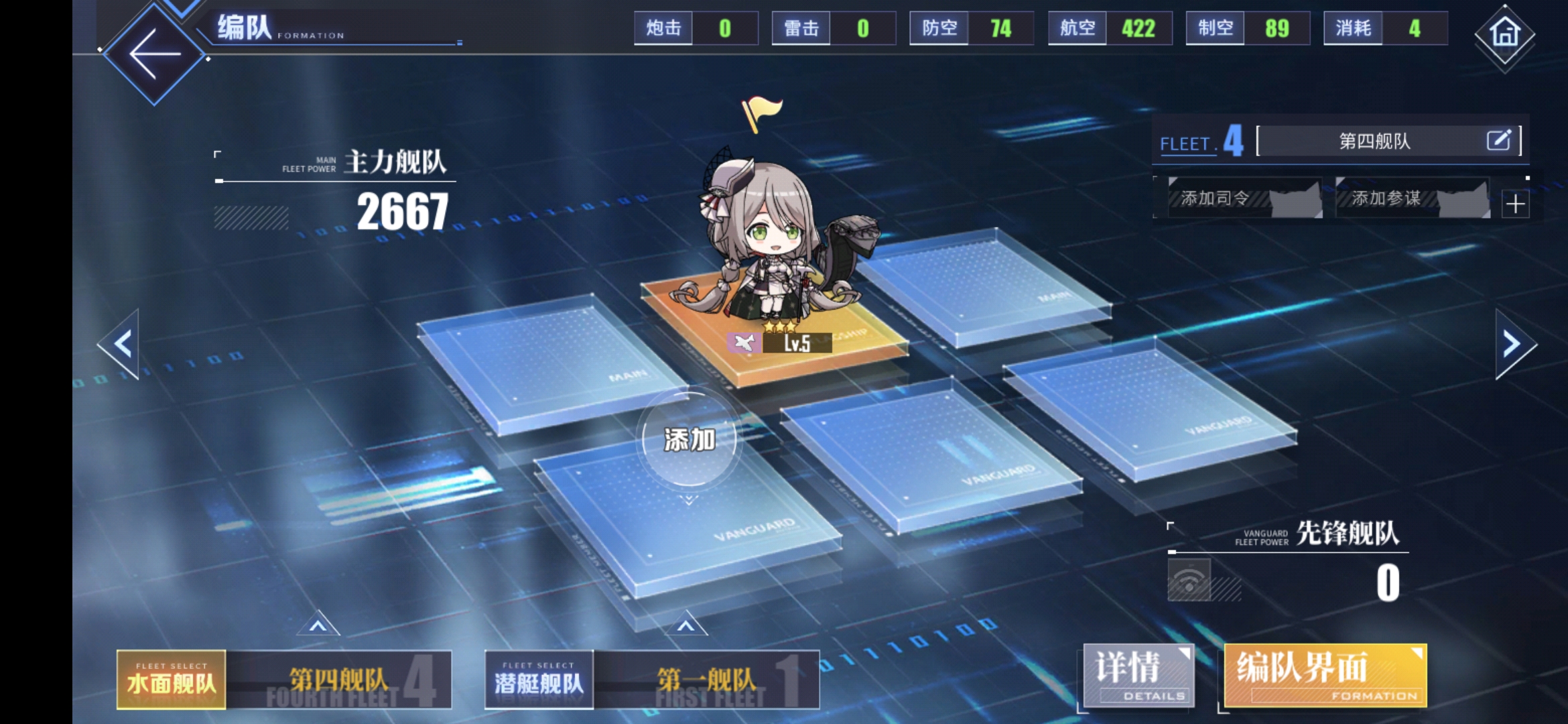The image size is (1568, 724).
Task: Click the home icon in the top right
Action: pos(1504,35)
